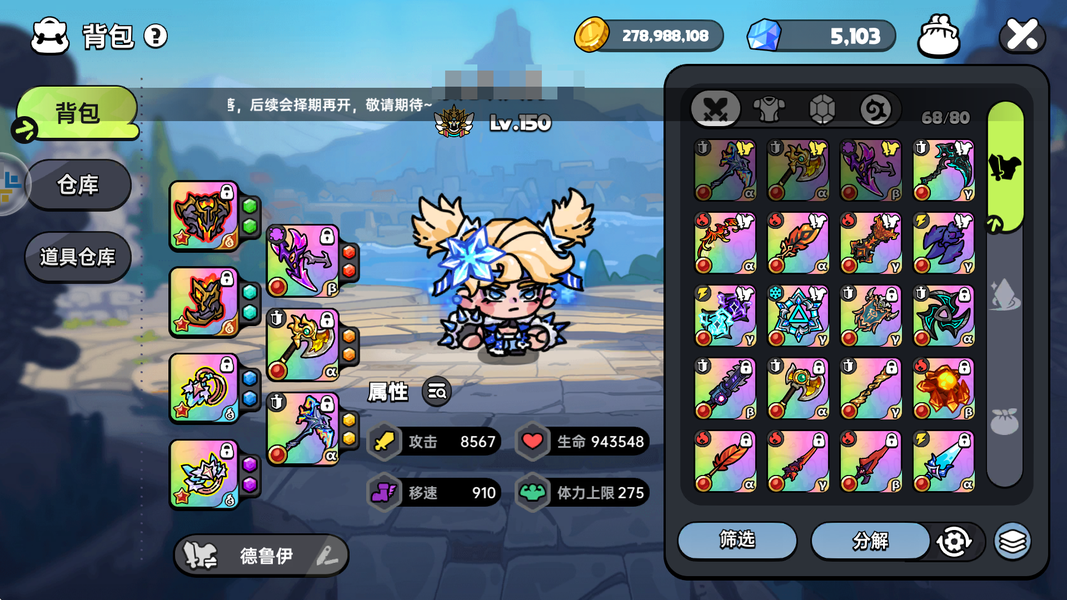Open the 背包 backpack tab

[x=78, y=112]
